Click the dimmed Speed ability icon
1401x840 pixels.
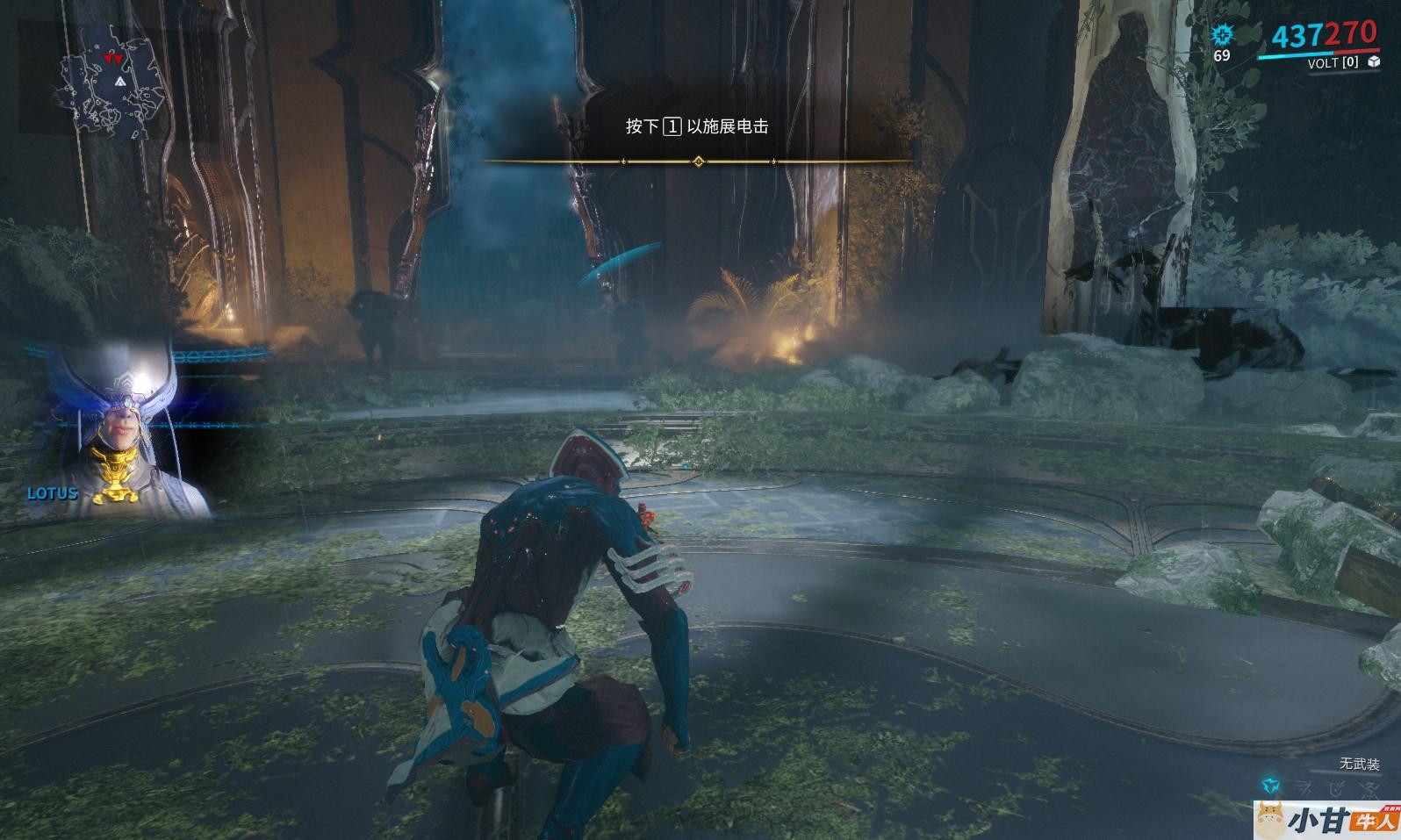1304,786
